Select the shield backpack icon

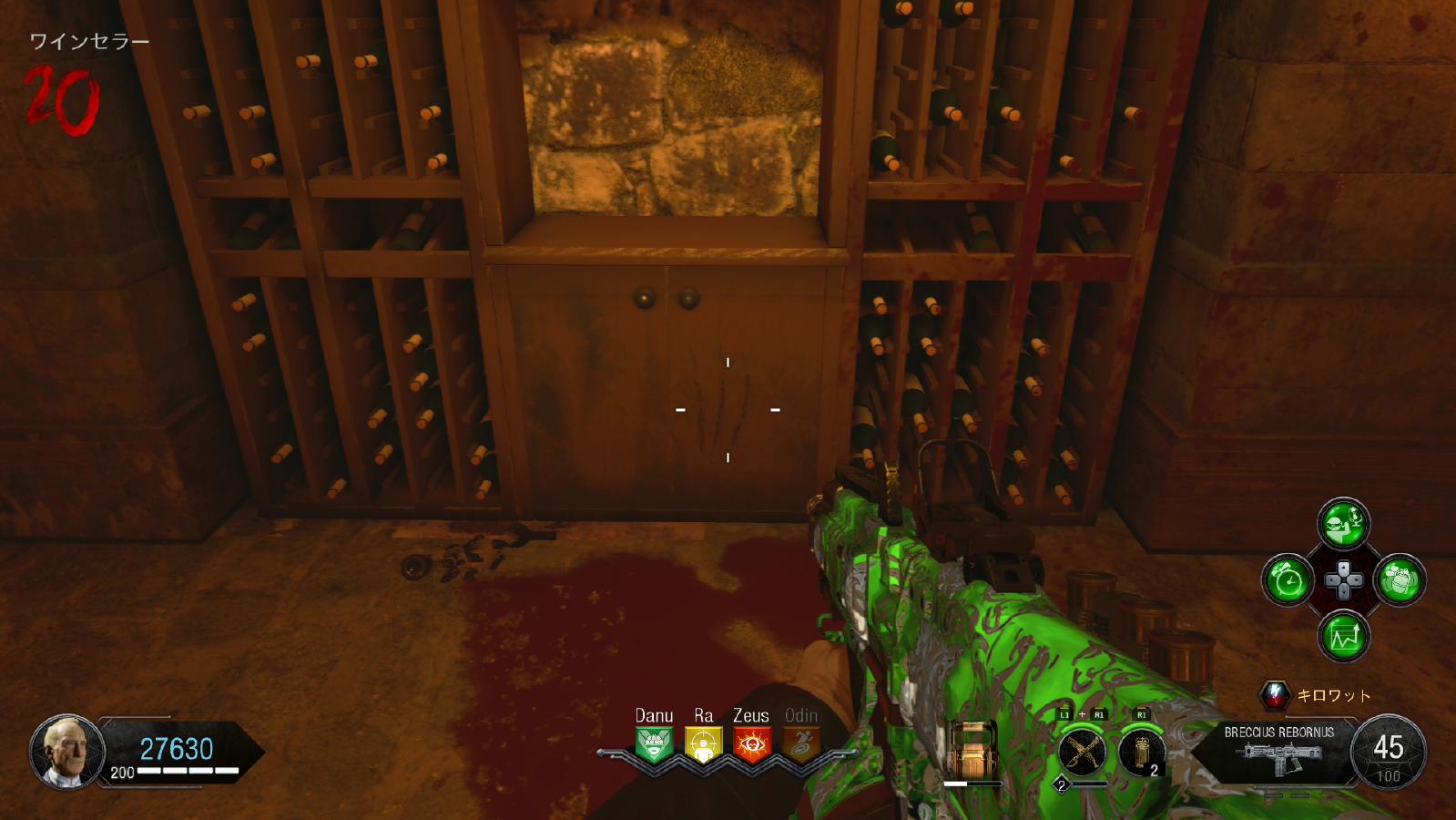click(972, 749)
